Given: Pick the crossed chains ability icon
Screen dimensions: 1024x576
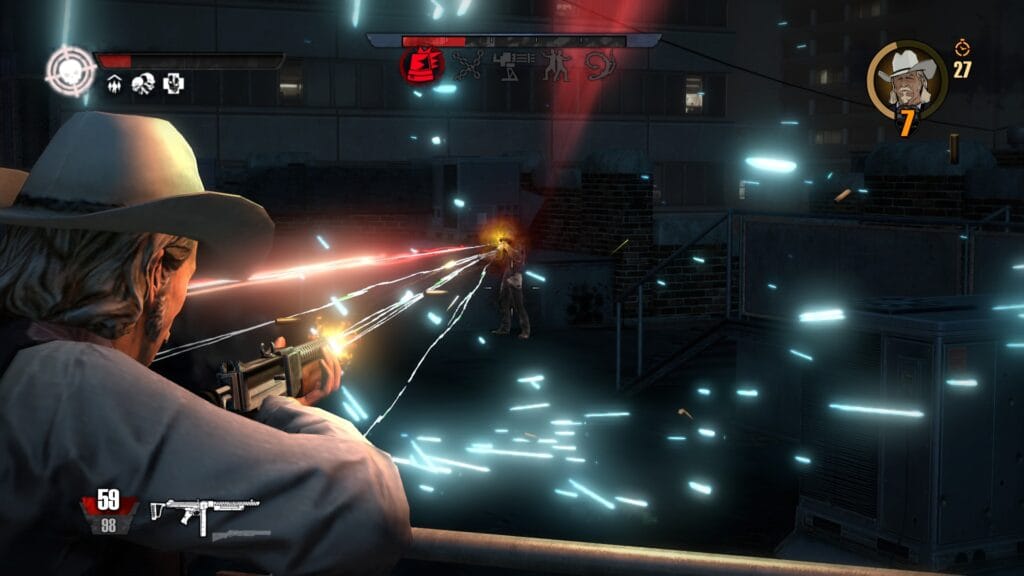Looking at the screenshot, I should click(467, 65).
